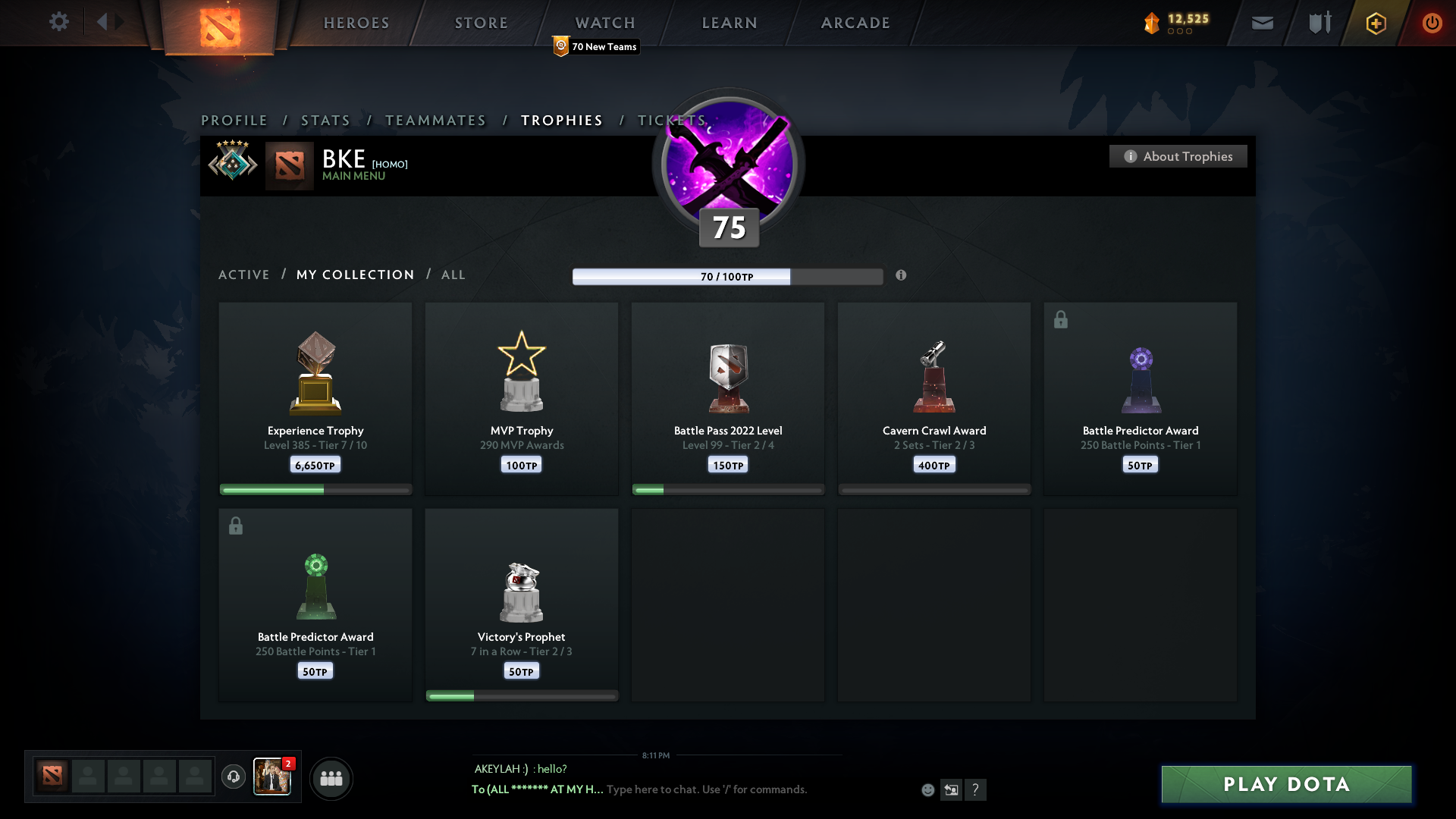Open the armory shield-and-sword icon
Screen dimensions: 1456x819
click(x=1319, y=22)
